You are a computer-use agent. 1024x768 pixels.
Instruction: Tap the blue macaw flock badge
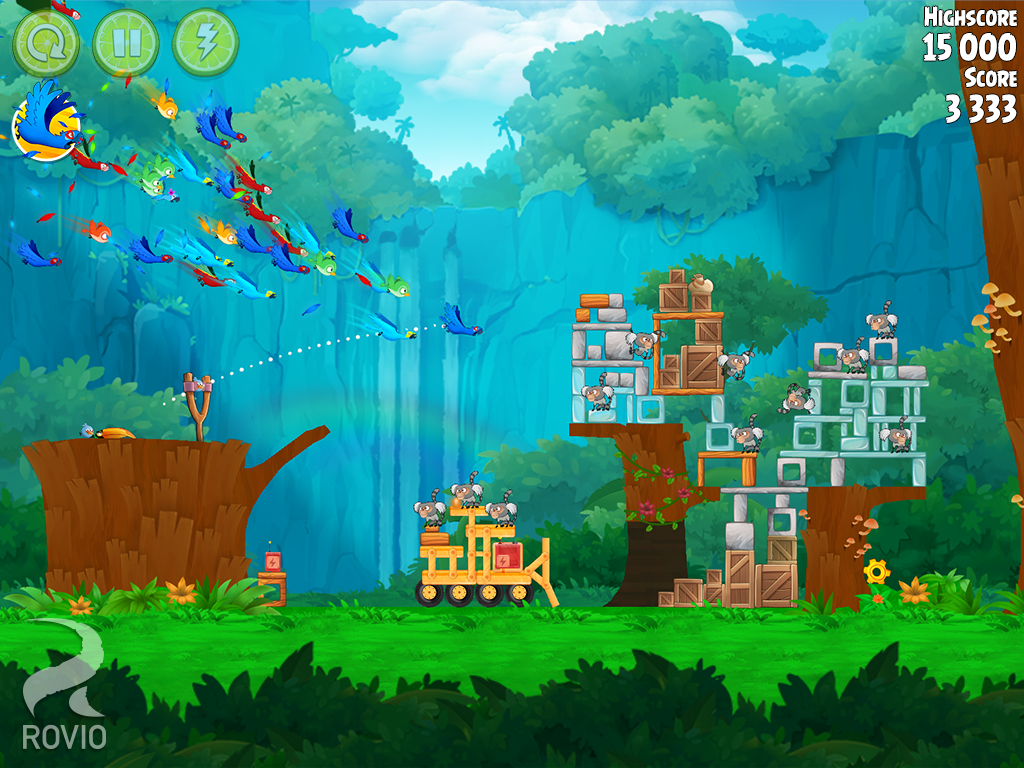pyautogui.click(x=45, y=123)
